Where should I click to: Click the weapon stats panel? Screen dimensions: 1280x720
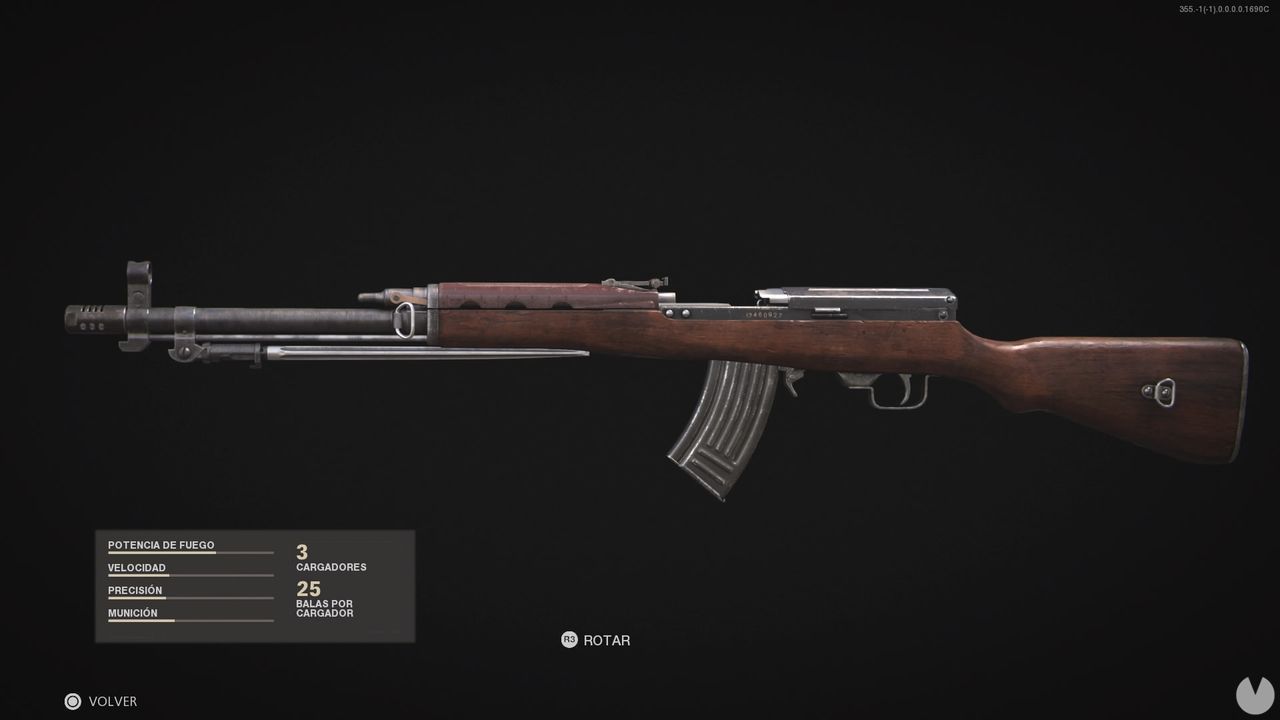tap(255, 585)
